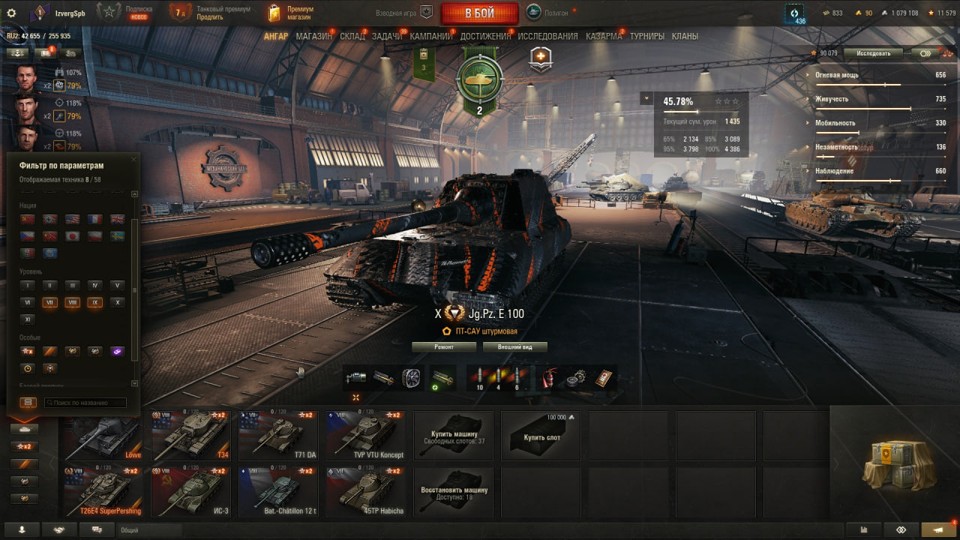Switch to the СКЛАД tab
This screenshot has width=960, height=540.
[x=352, y=36]
